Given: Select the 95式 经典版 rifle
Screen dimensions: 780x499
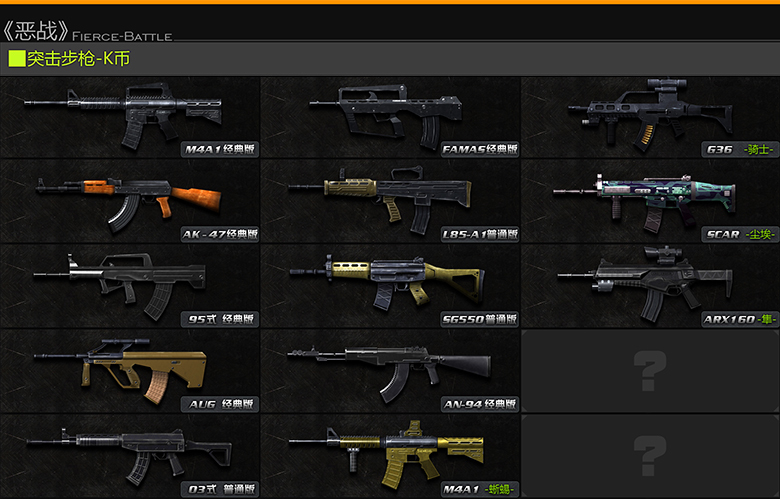Looking at the screenshot, I should tap(130, 286).
